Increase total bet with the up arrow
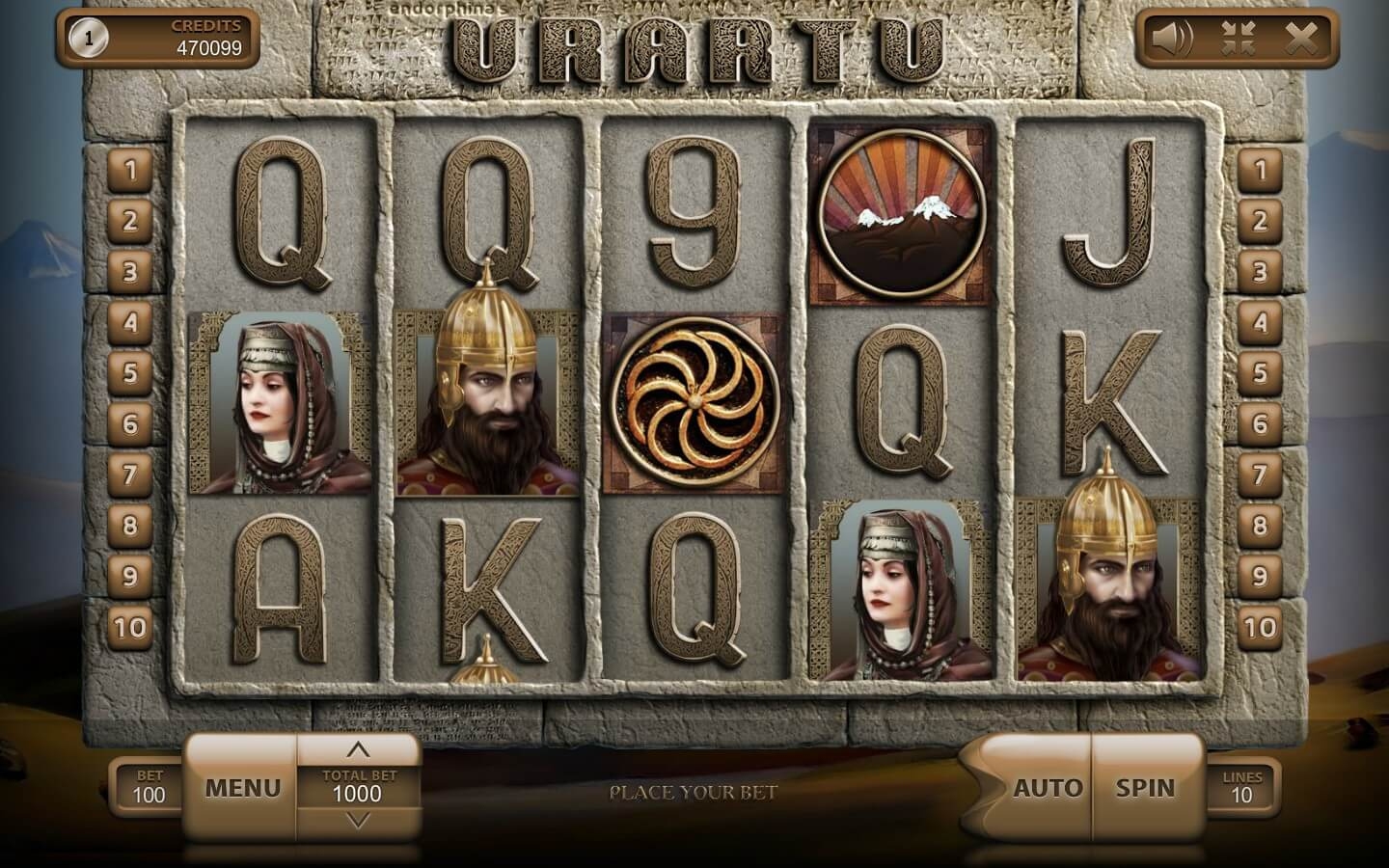The image size is (1389, 868). [x=358, y=749]
